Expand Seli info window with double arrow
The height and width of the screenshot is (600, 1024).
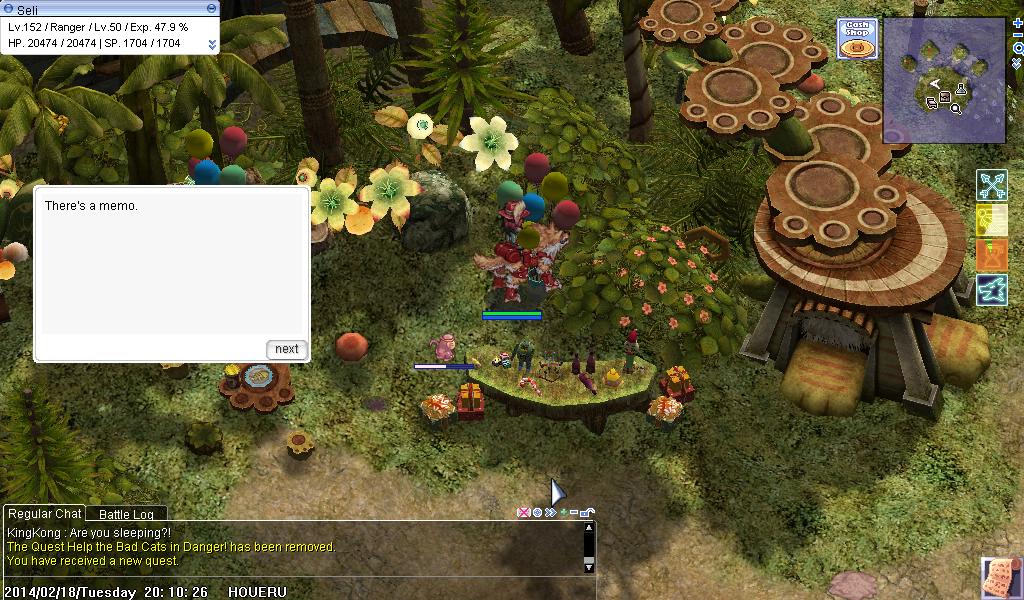point(212,44)
